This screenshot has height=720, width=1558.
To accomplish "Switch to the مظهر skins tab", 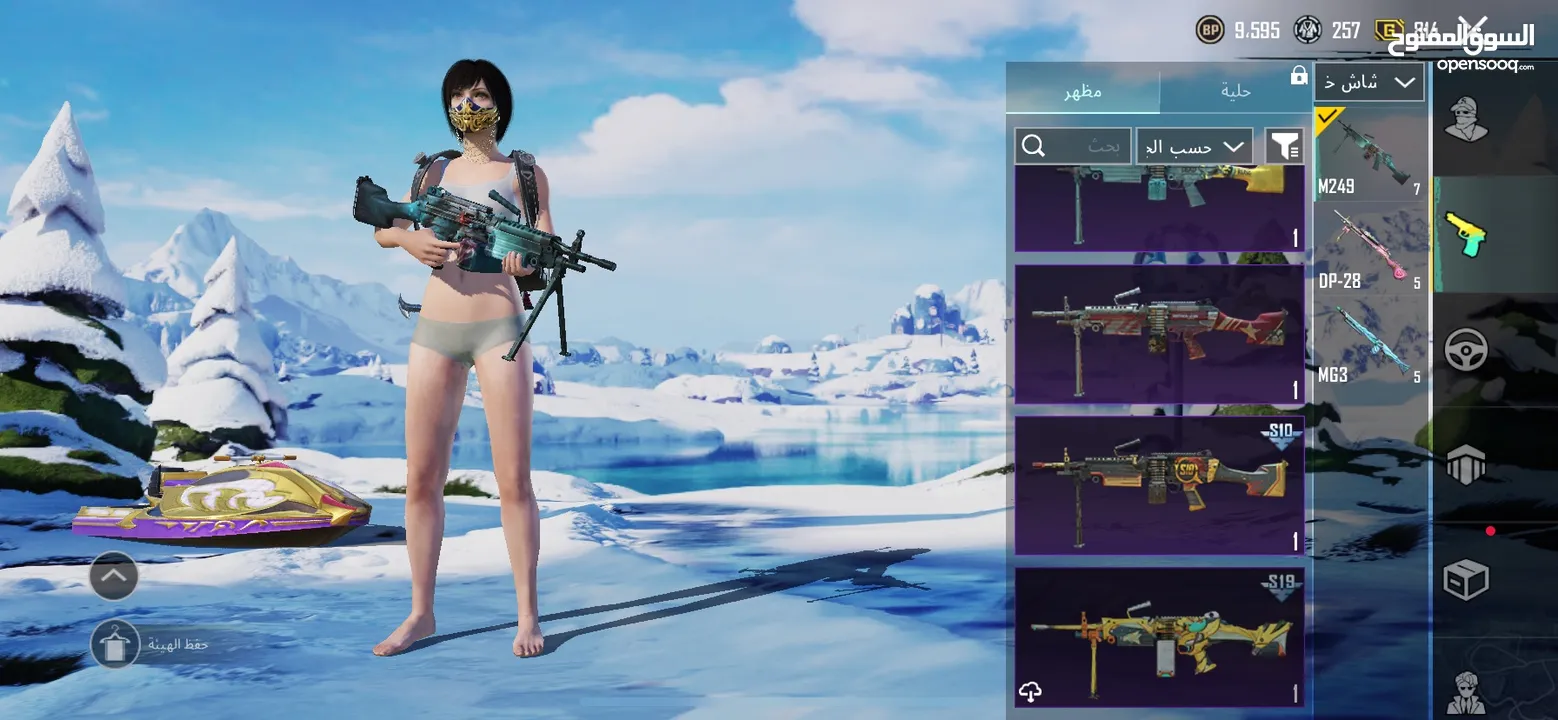I will tap(1082, 91).
